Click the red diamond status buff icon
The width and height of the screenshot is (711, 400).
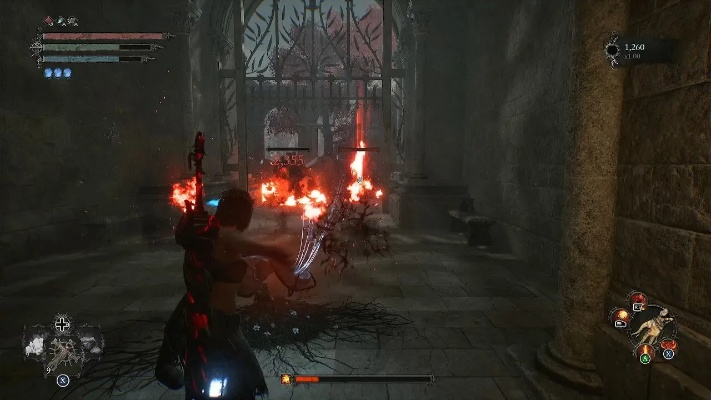[48, 21]
